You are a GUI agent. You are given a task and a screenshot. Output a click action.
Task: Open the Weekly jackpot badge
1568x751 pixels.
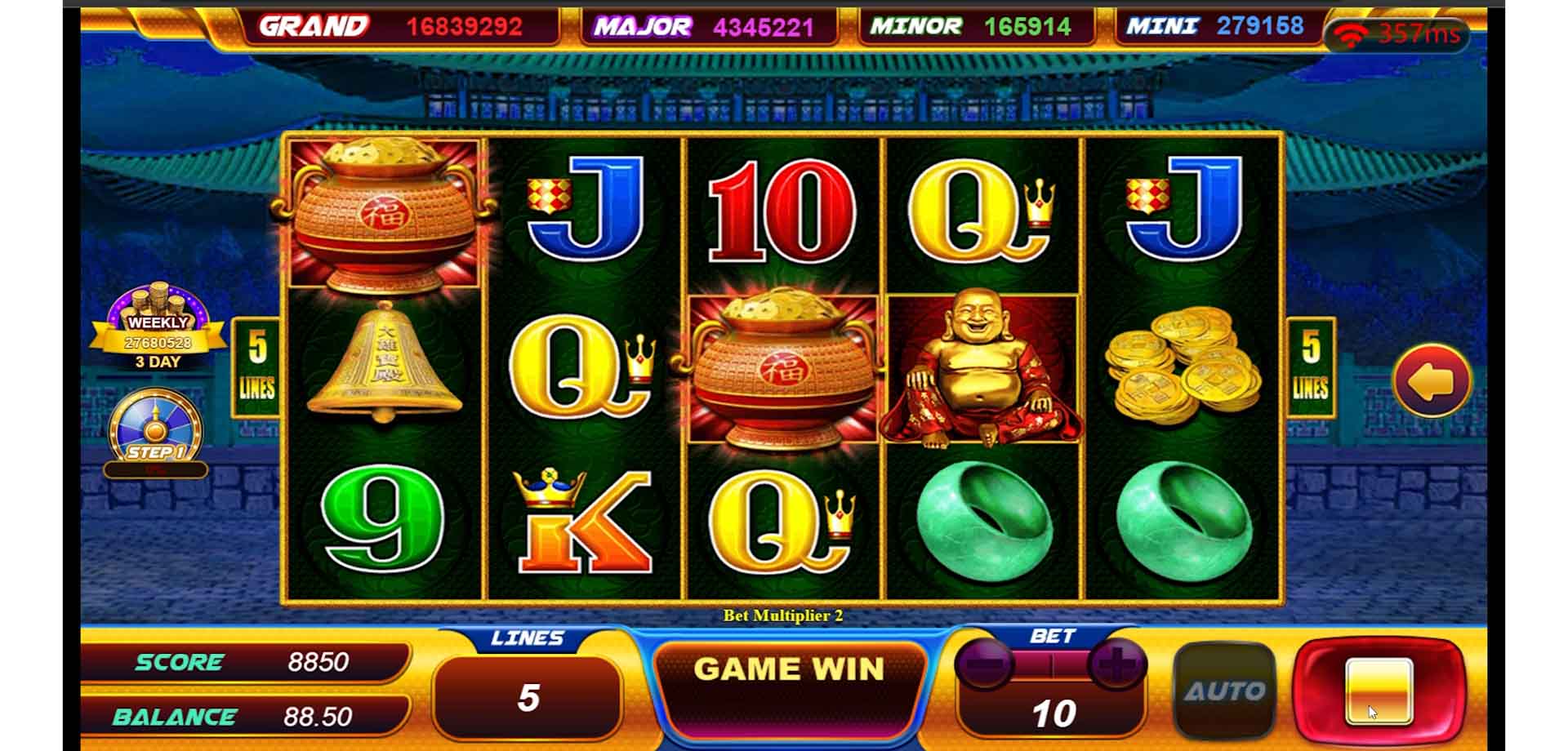pos(158,327)
